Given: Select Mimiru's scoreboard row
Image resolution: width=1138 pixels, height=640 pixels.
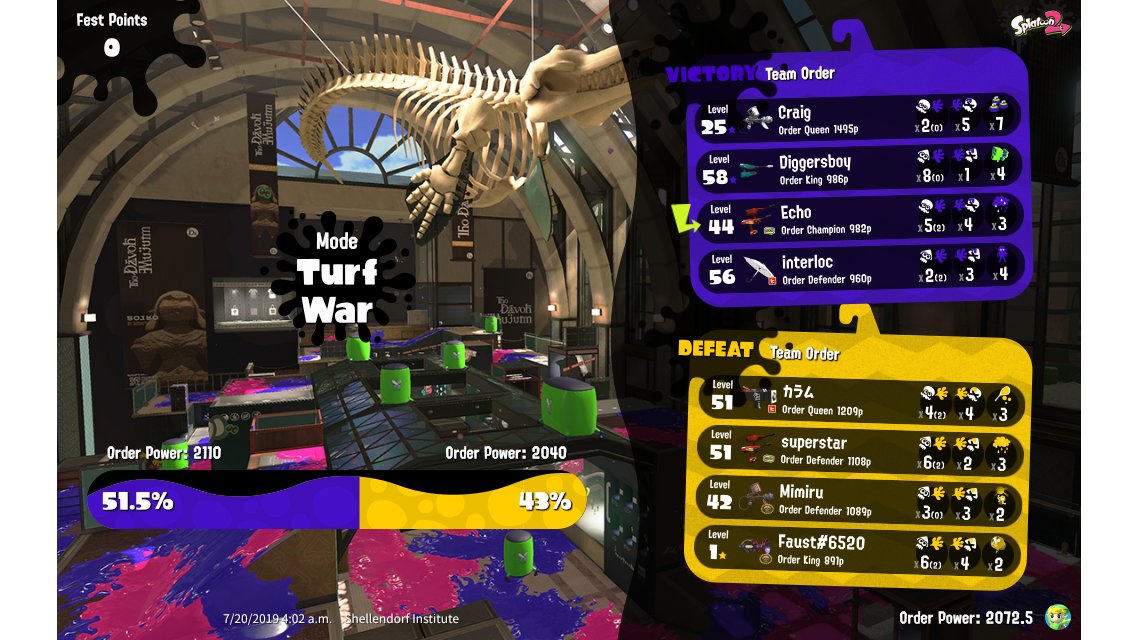Looking at the screenshot, I should point(860,498).
